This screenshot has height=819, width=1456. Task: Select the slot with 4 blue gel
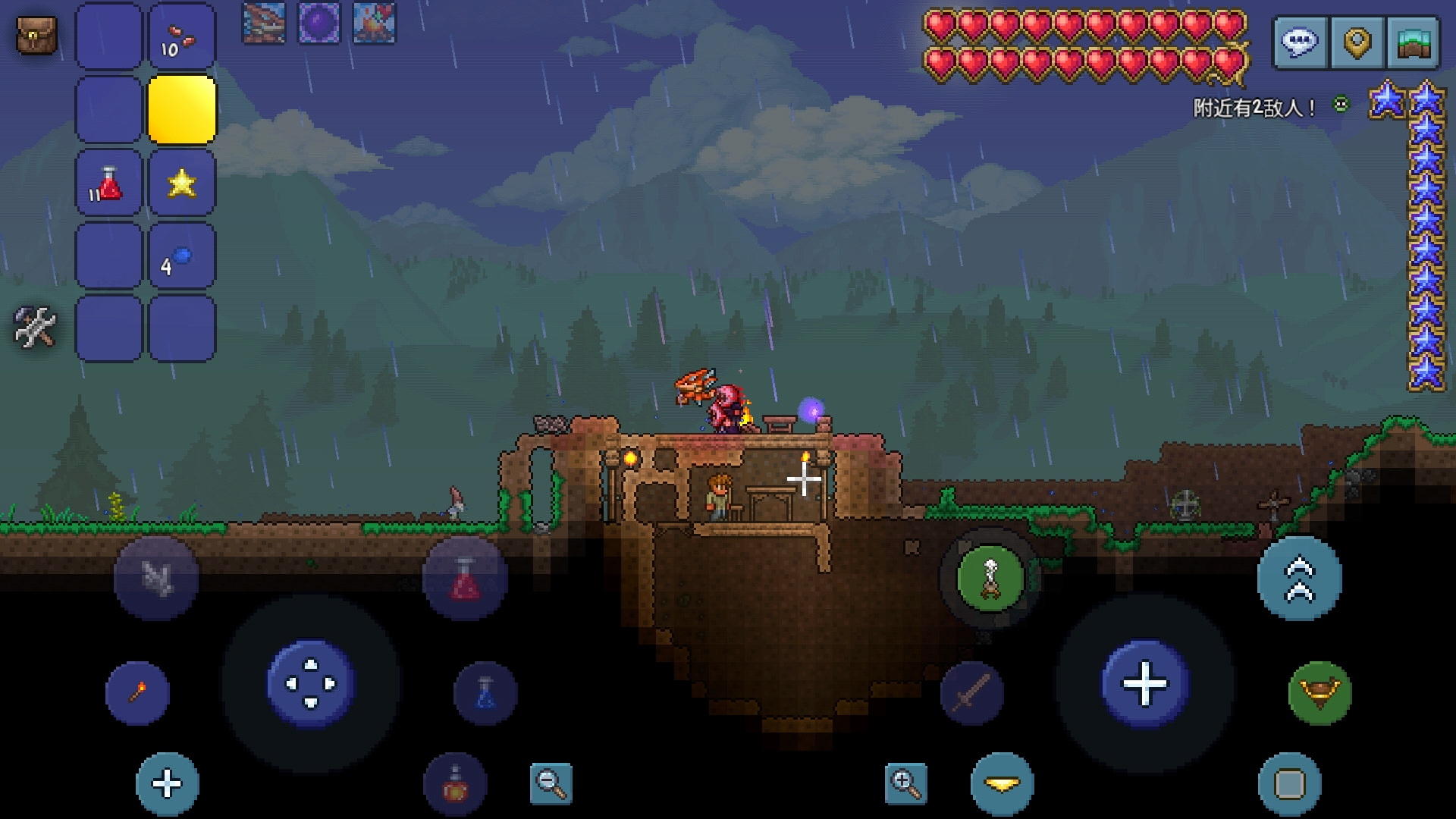tap(182, 256)
